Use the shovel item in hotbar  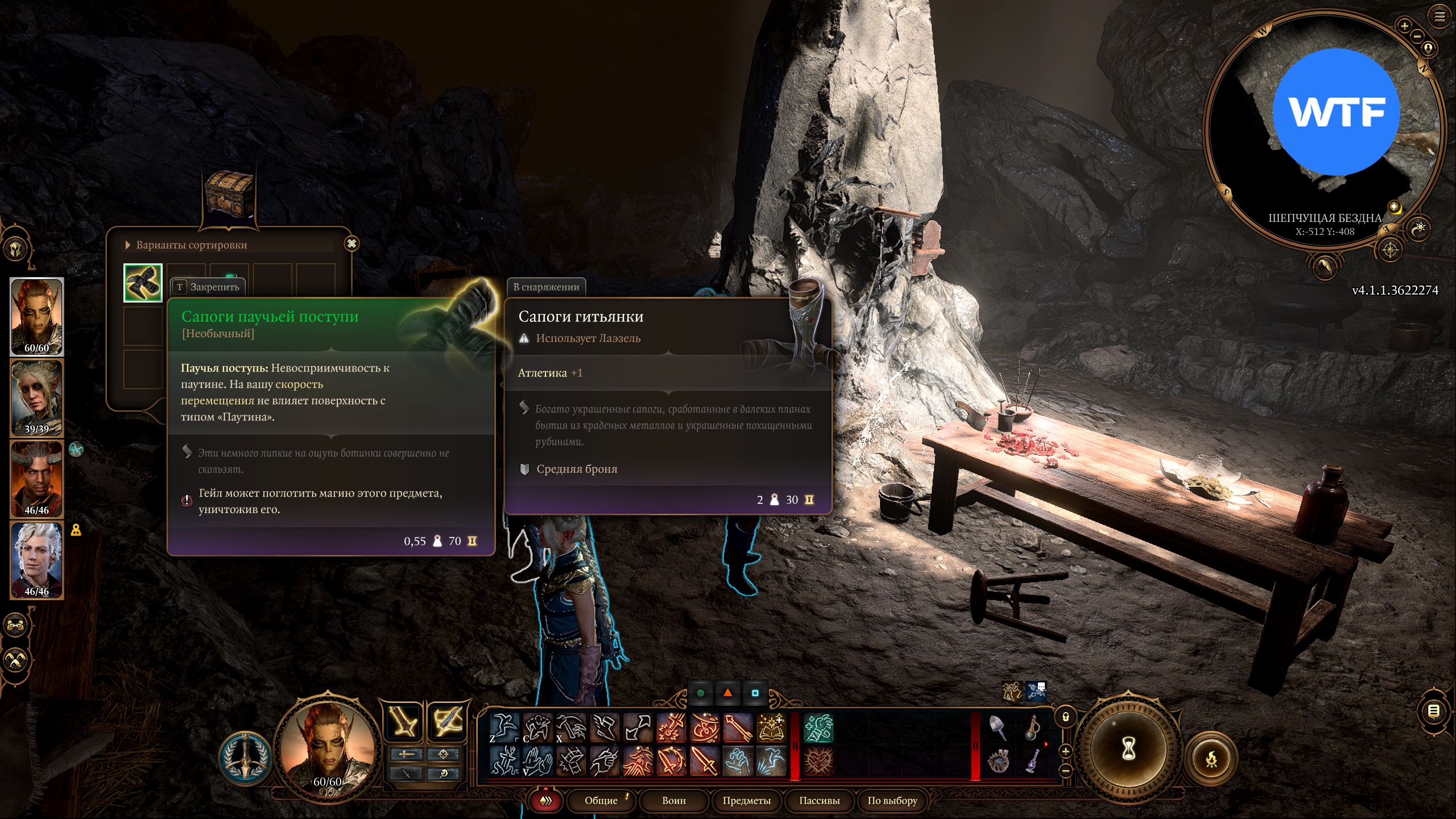(x=998, y=728)
